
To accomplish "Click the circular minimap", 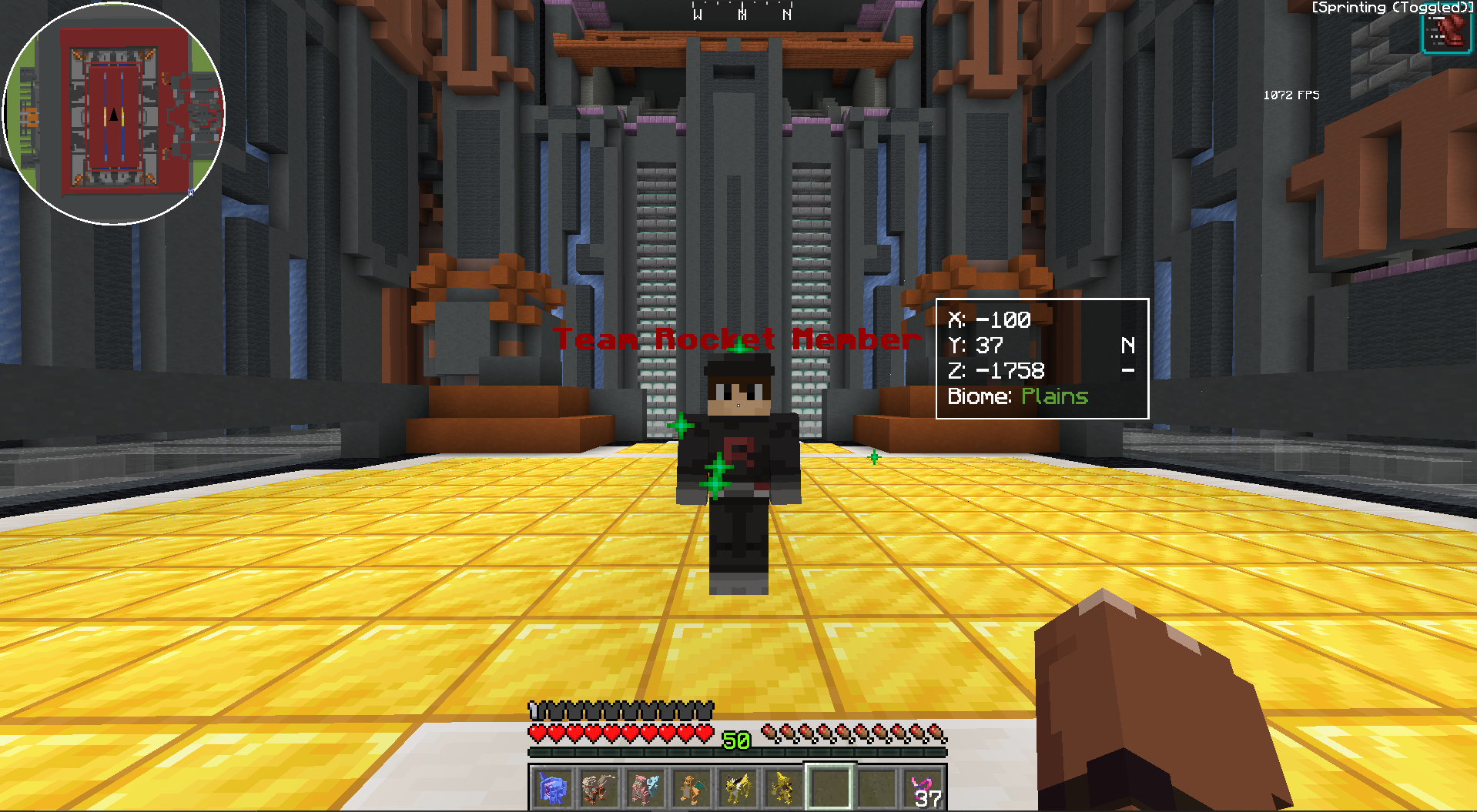I will tap(114, 114).
